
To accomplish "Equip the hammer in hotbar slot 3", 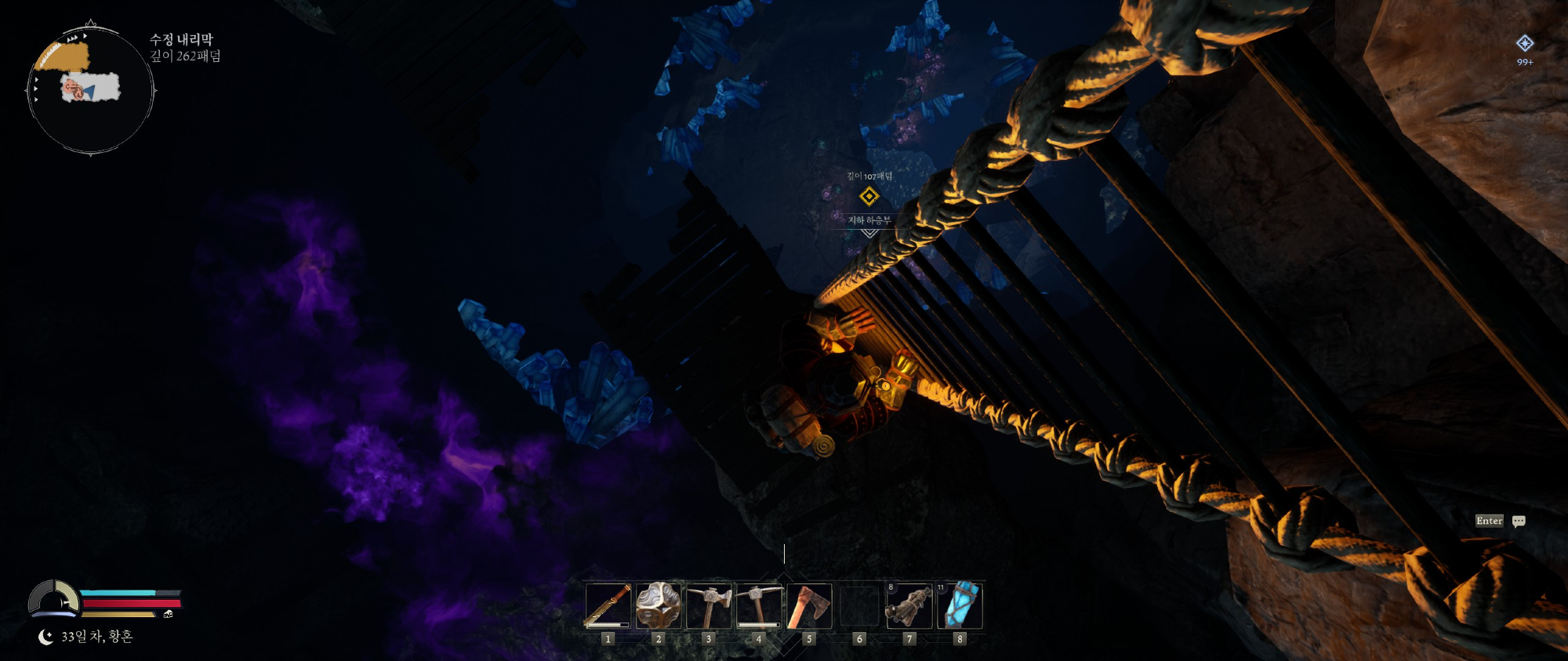I will [x=709, y=606].
